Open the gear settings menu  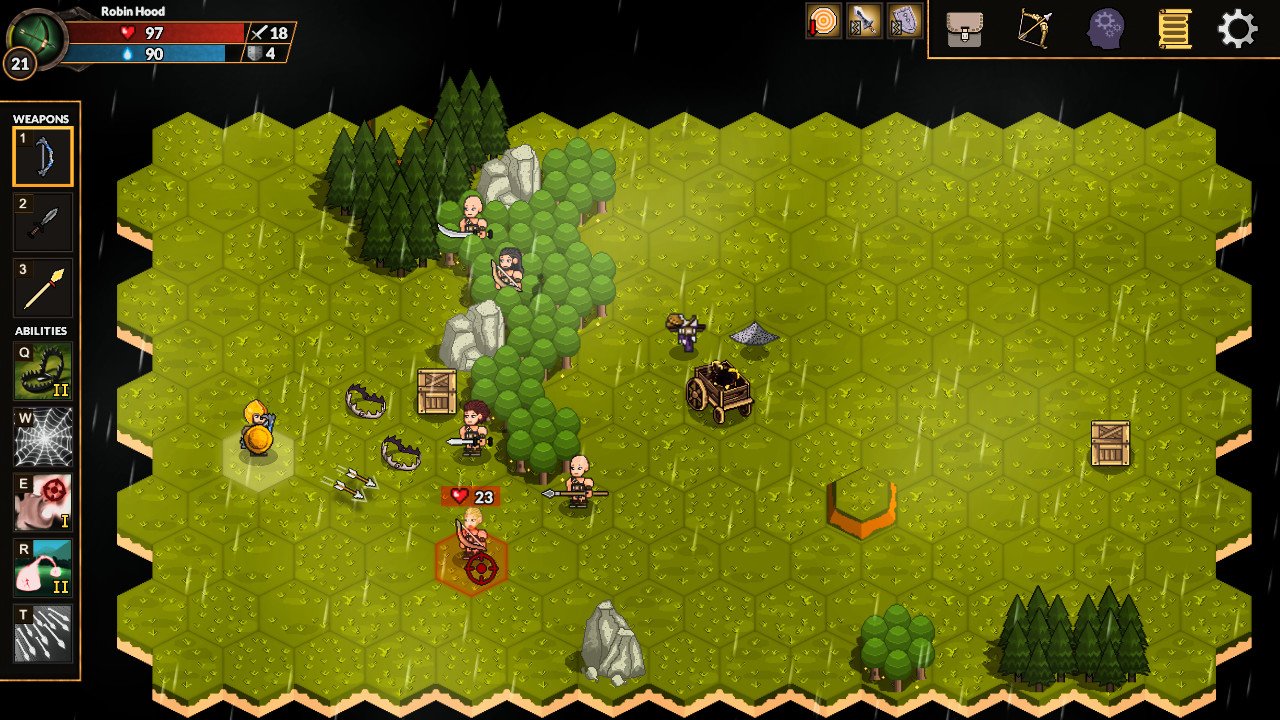[1237, 29]
